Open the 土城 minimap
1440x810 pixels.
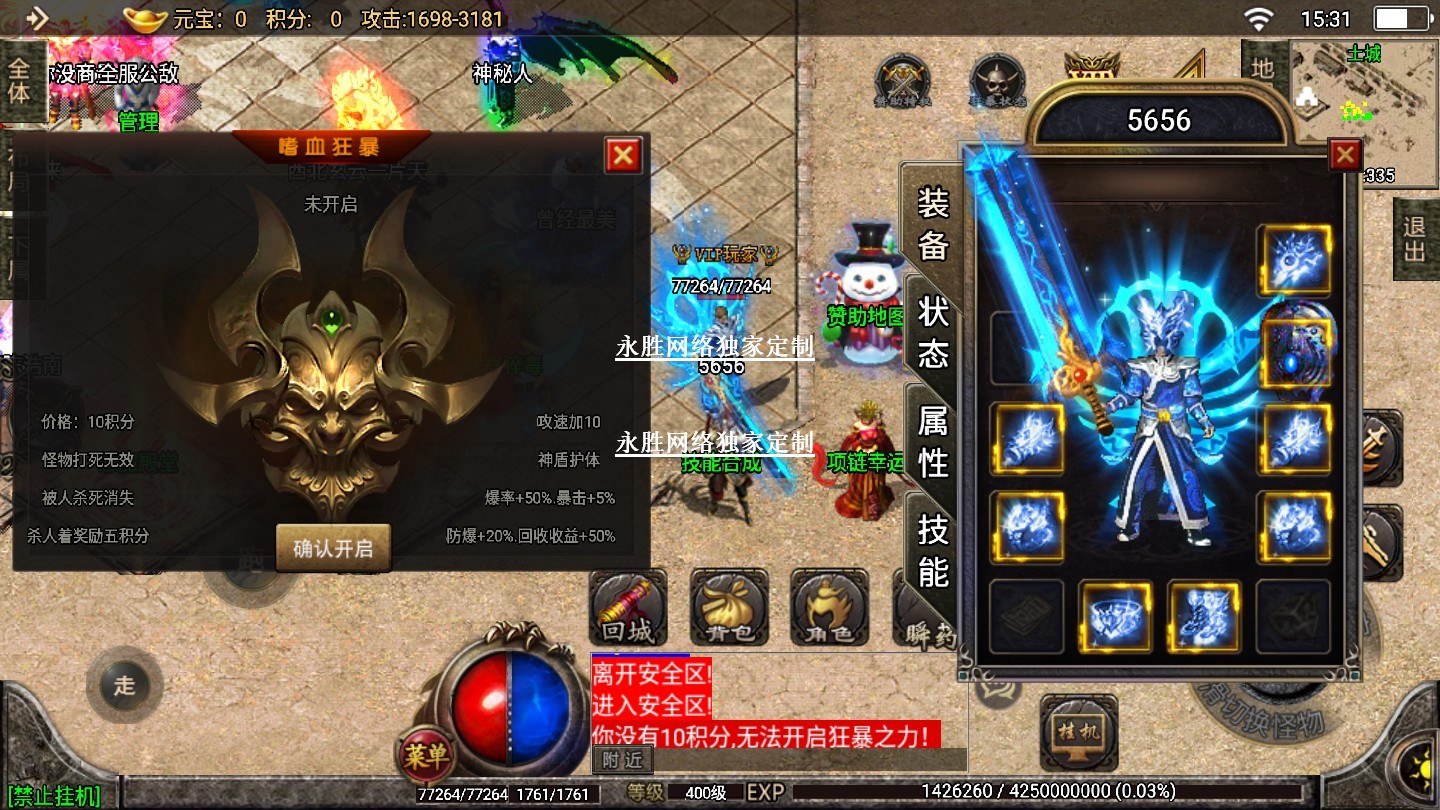click(x=1362, y=108)
